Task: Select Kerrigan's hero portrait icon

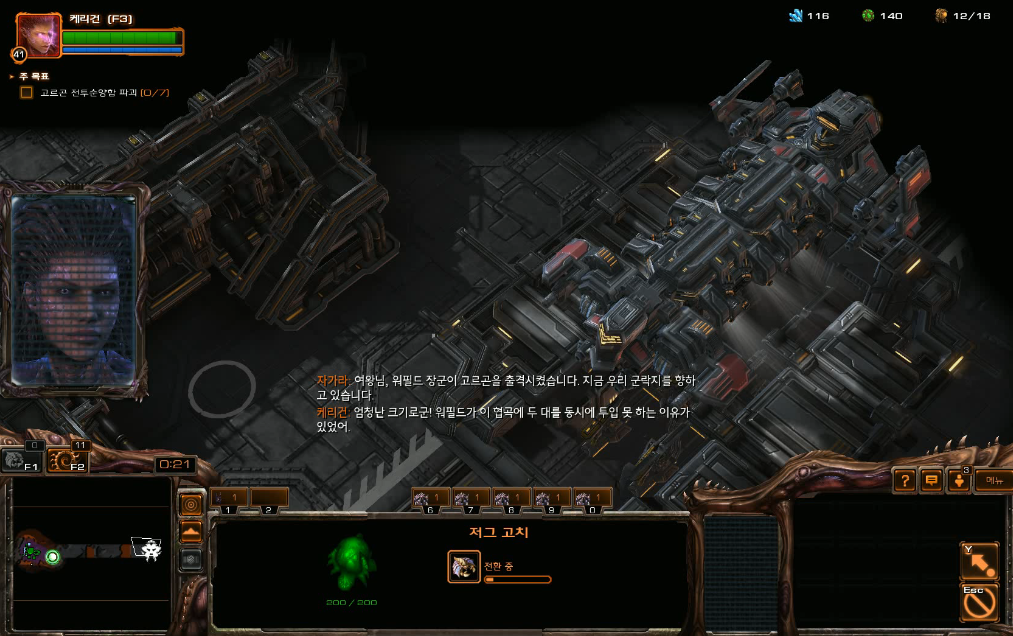Action: coord(38,35)
